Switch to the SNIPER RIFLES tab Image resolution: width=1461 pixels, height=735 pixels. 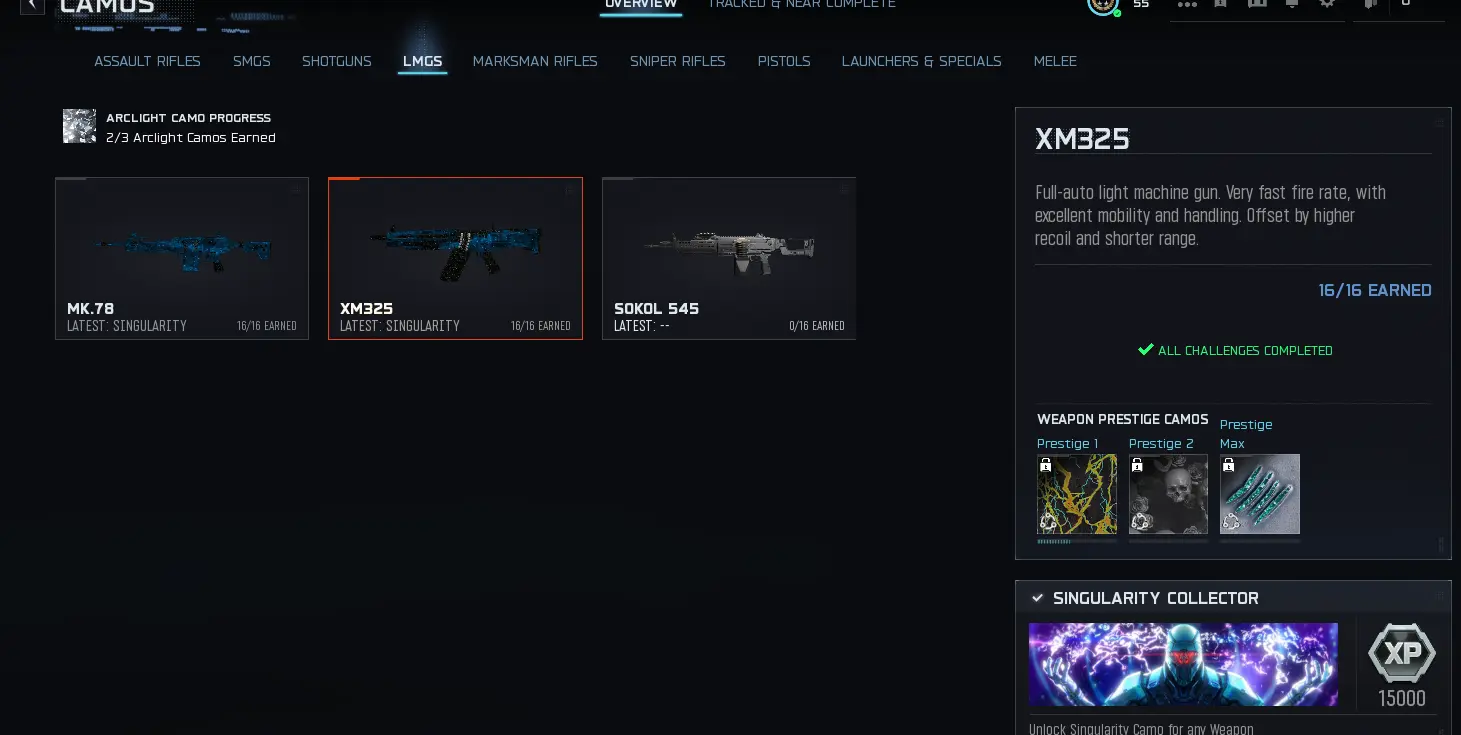click(678, 61)
